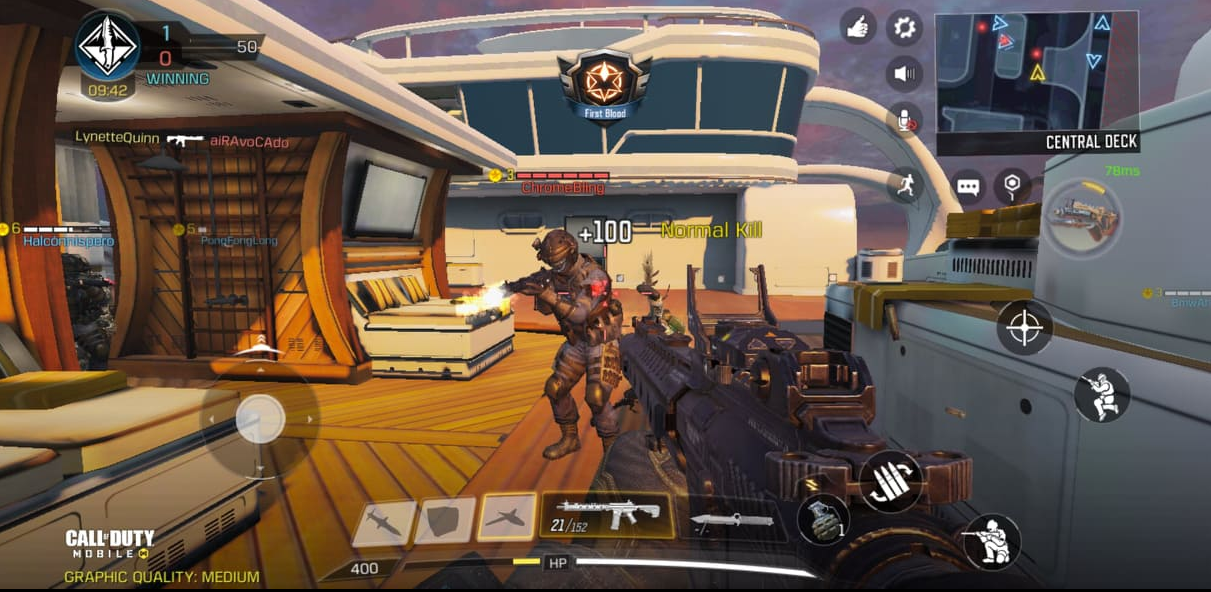Select the middle scorestreak slot
This screenshot has width=1211, height=592.
(445, 521)
